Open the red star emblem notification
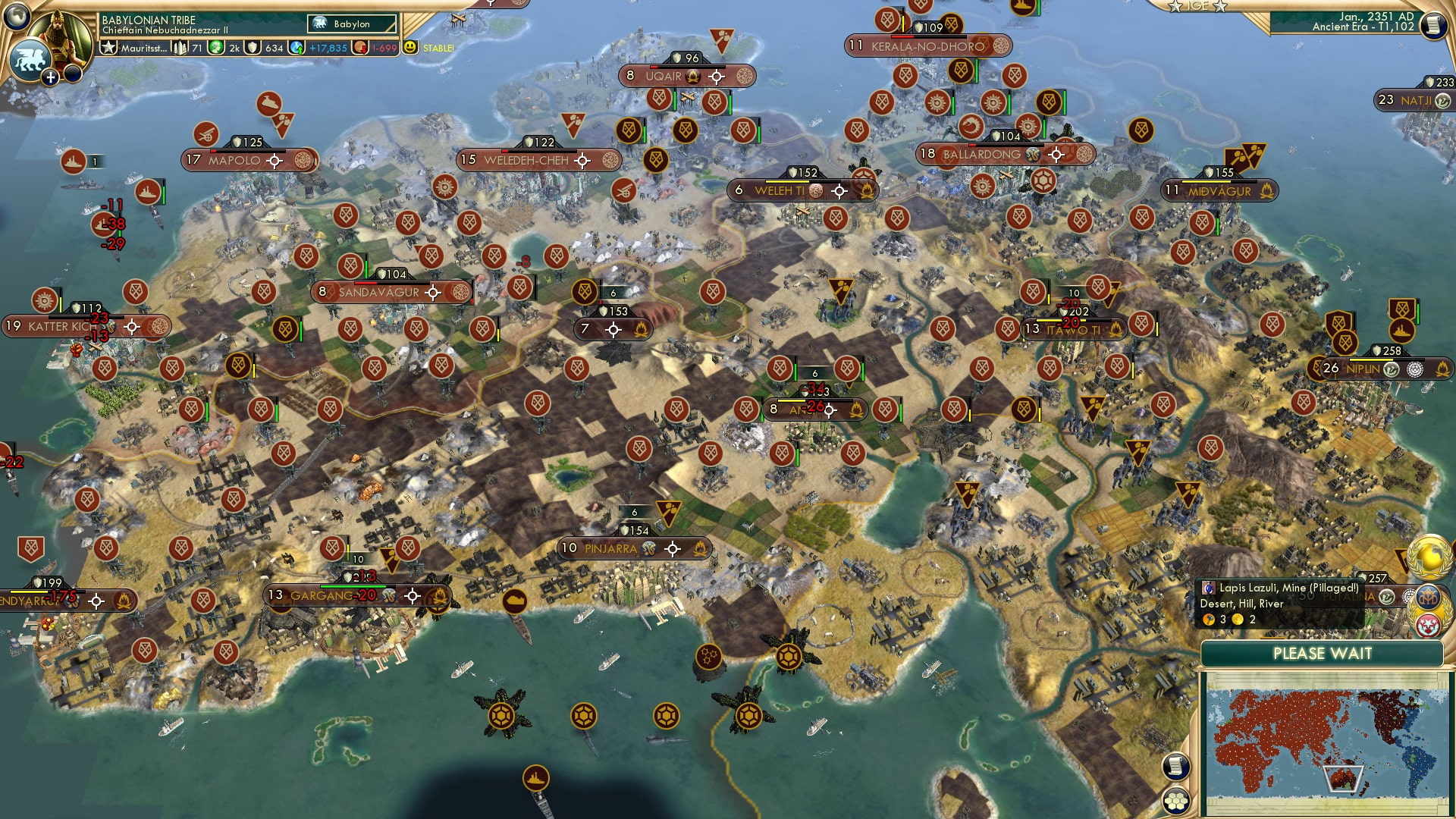 pyautogui.click(x=1428, y=625)
